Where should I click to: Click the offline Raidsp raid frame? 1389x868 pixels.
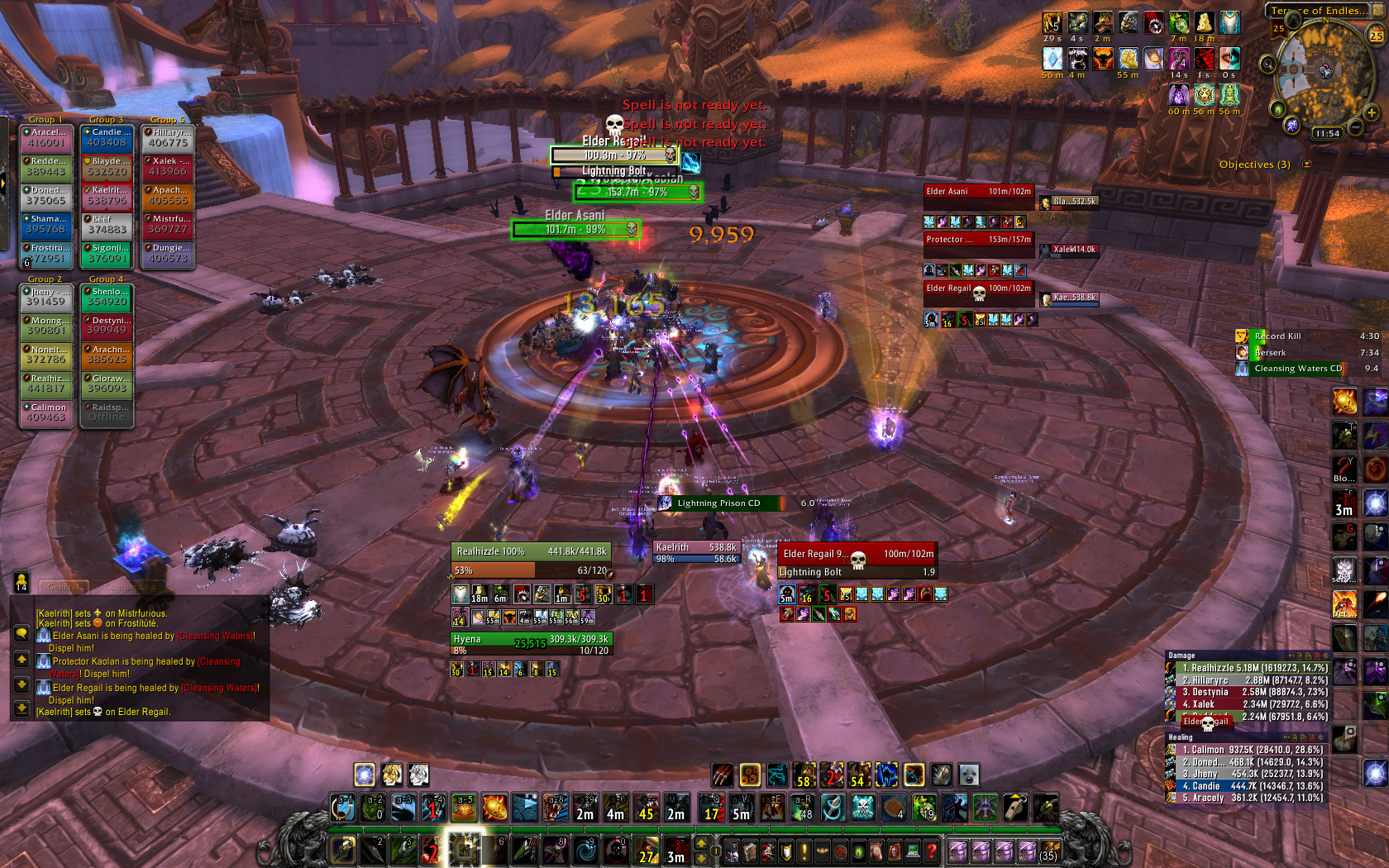[107, 413]
